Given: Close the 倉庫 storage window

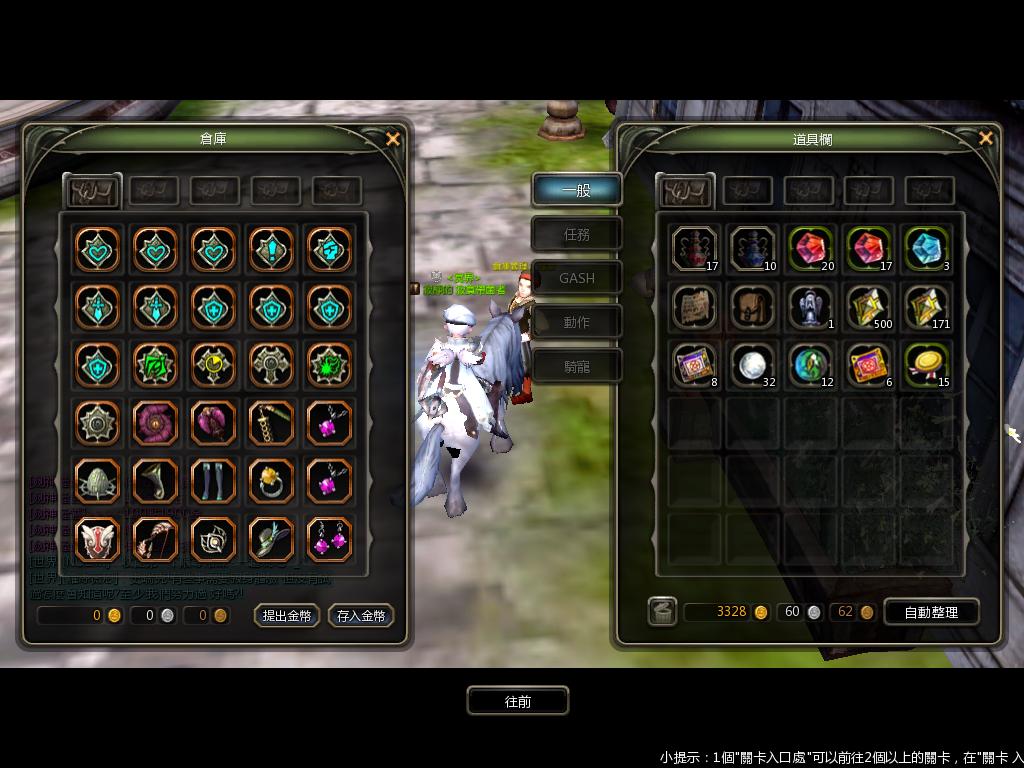Looking at the screenshot, I should (x=393, y=139).
